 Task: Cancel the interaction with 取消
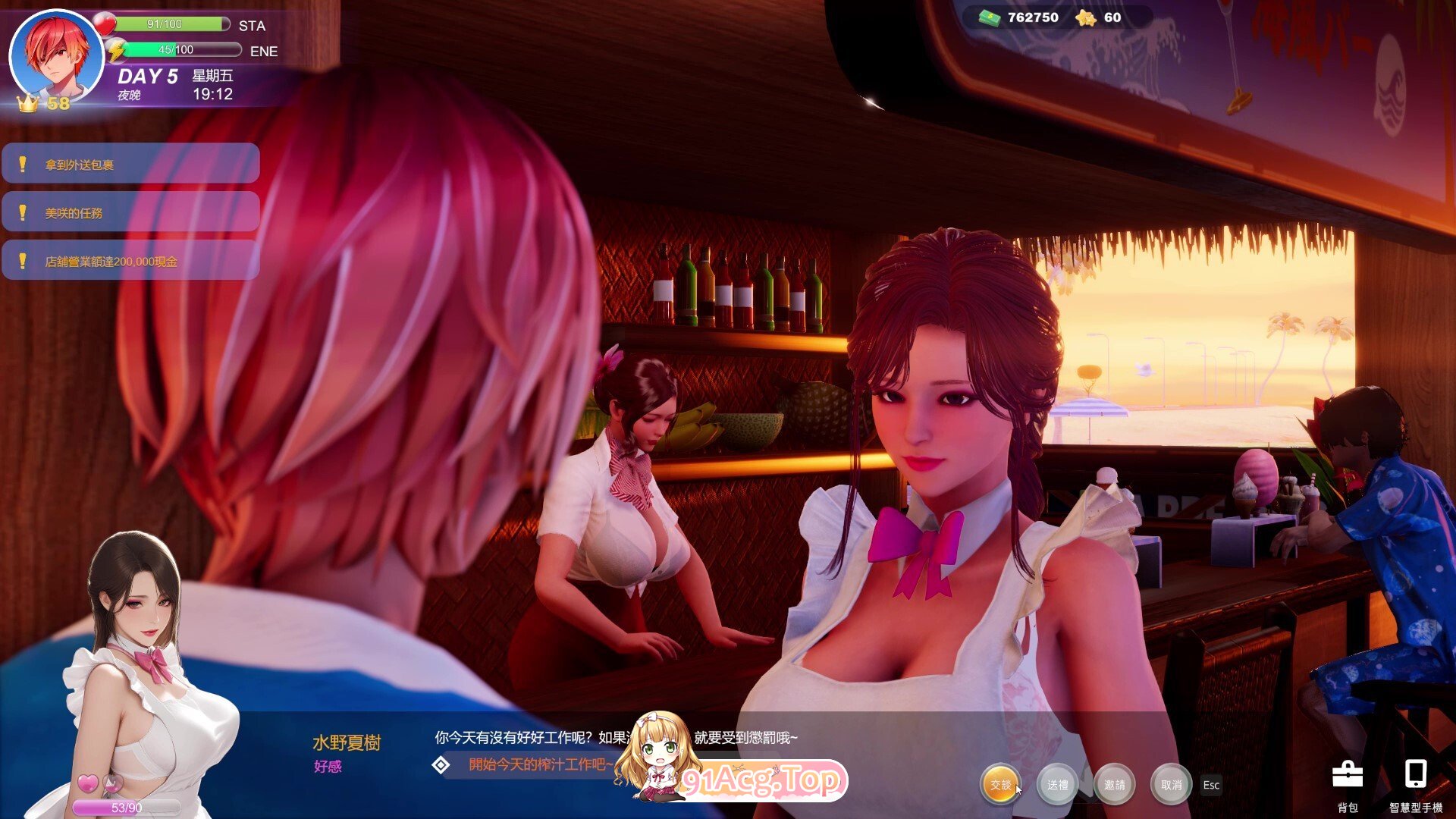click(x=1171, y=785)
